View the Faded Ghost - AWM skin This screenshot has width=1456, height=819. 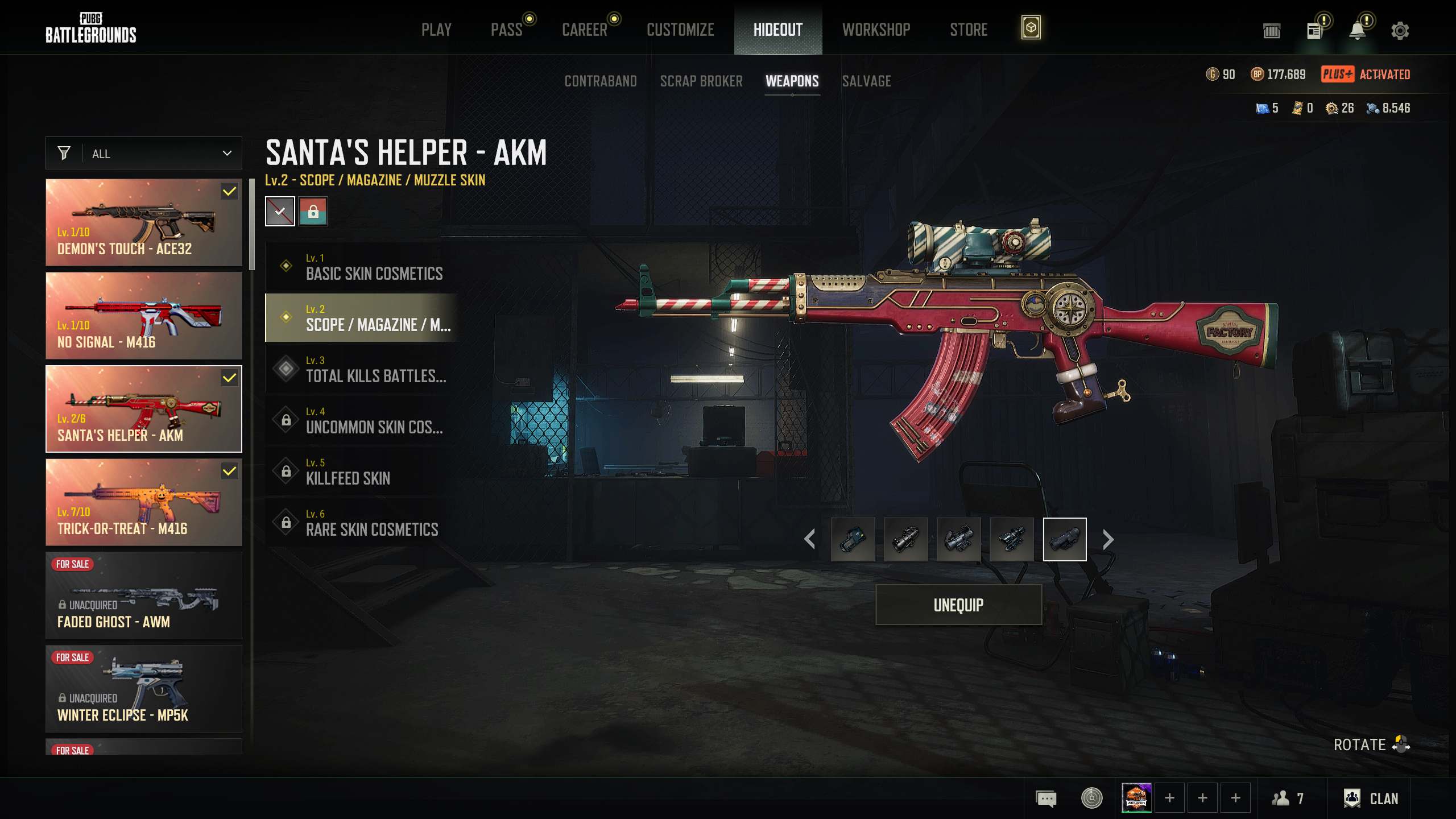pyautogui.click(x=144, y=595)
